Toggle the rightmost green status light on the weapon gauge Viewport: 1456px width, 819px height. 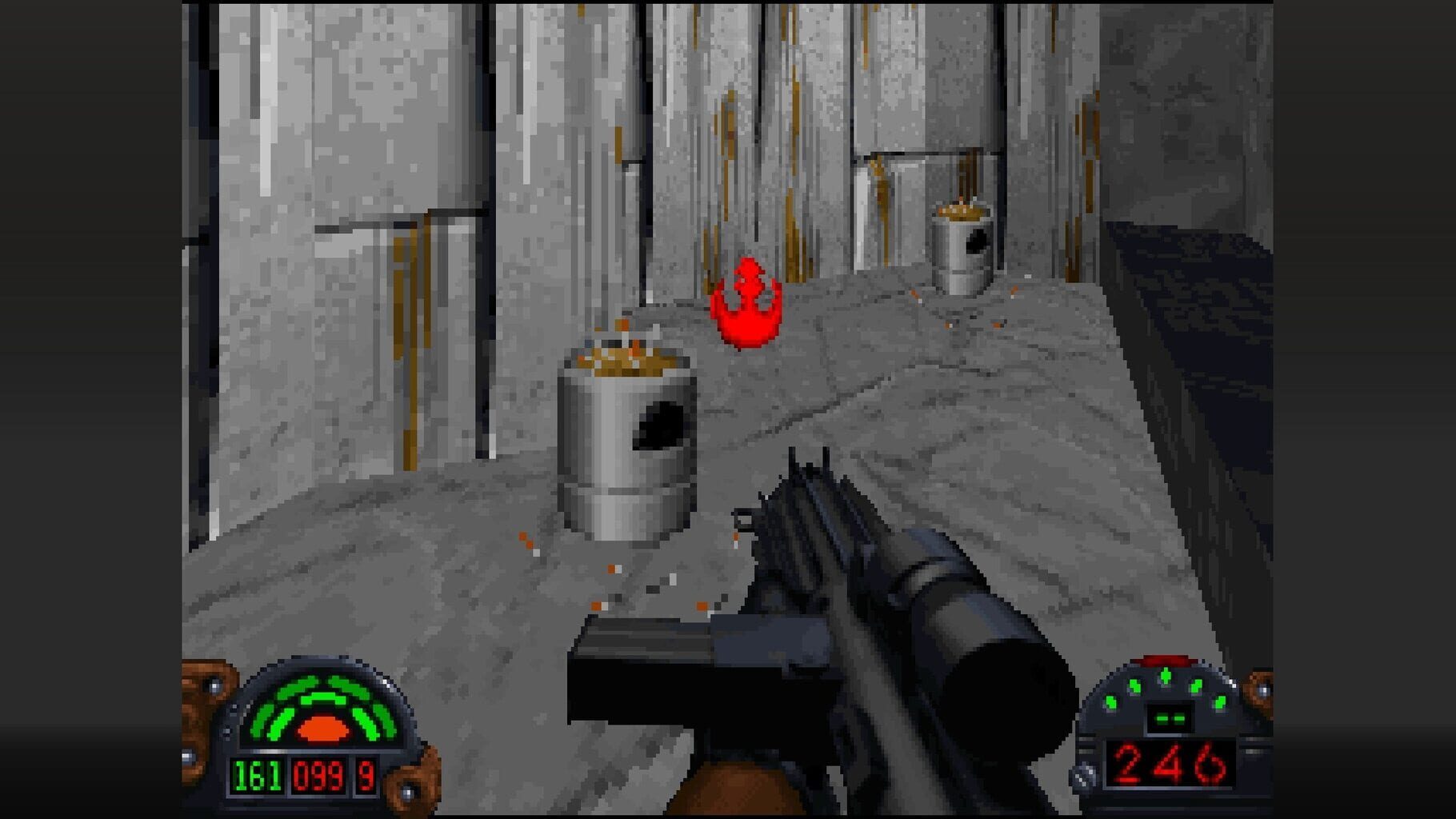pos(1221,703)
